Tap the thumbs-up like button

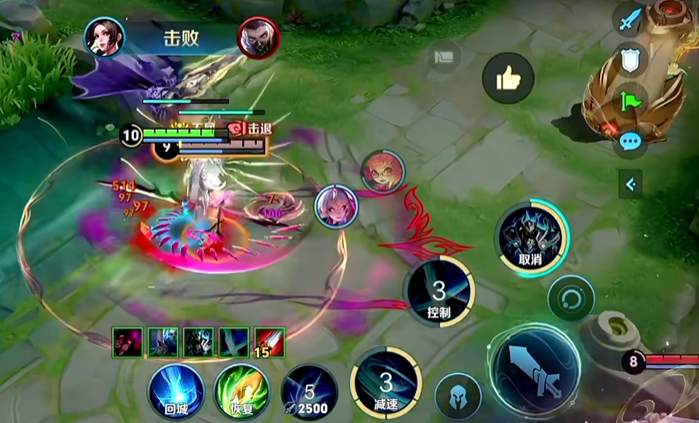(508, 78)
